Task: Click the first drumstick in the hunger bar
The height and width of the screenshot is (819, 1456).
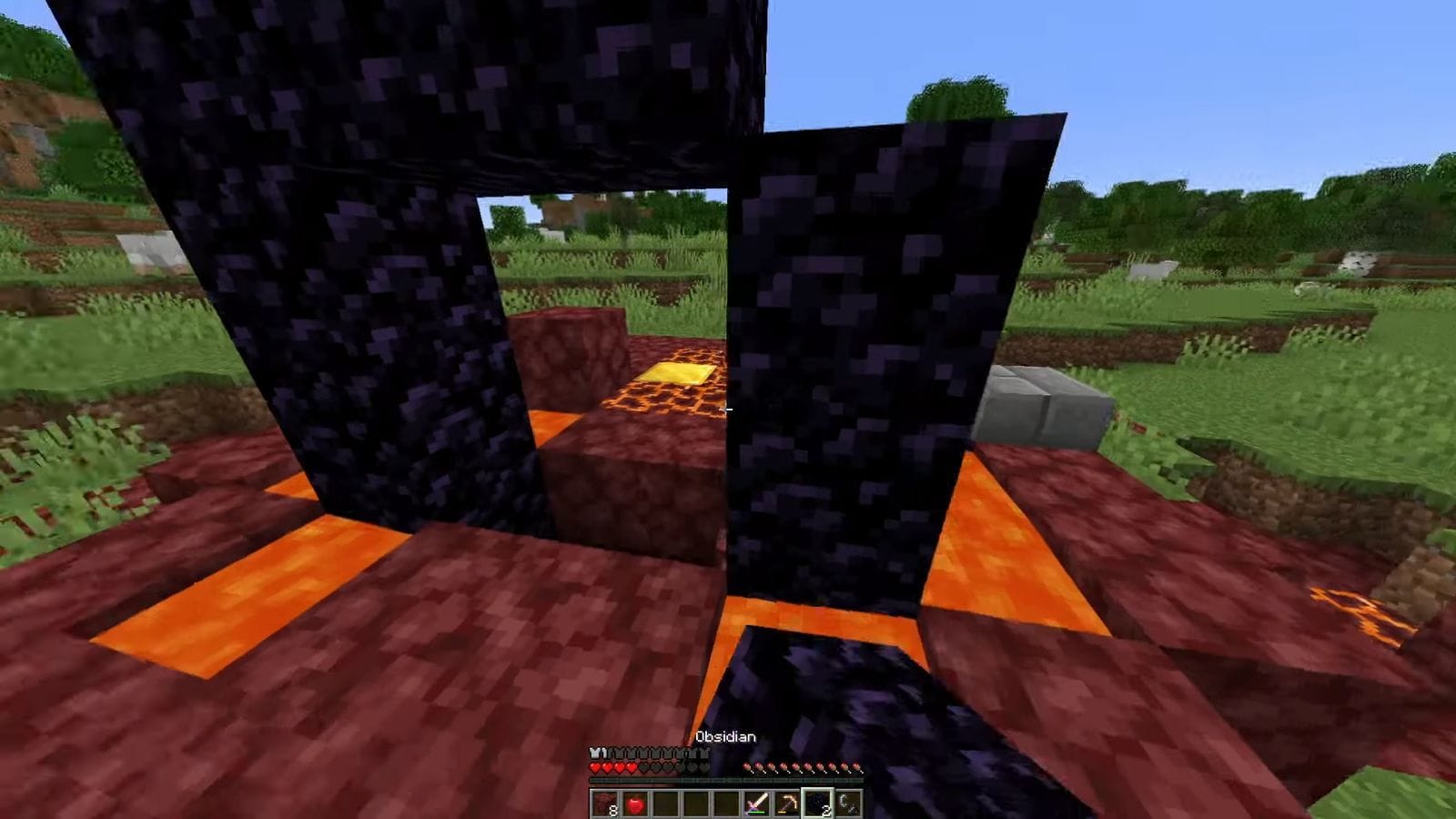Action: coord(748,768)
